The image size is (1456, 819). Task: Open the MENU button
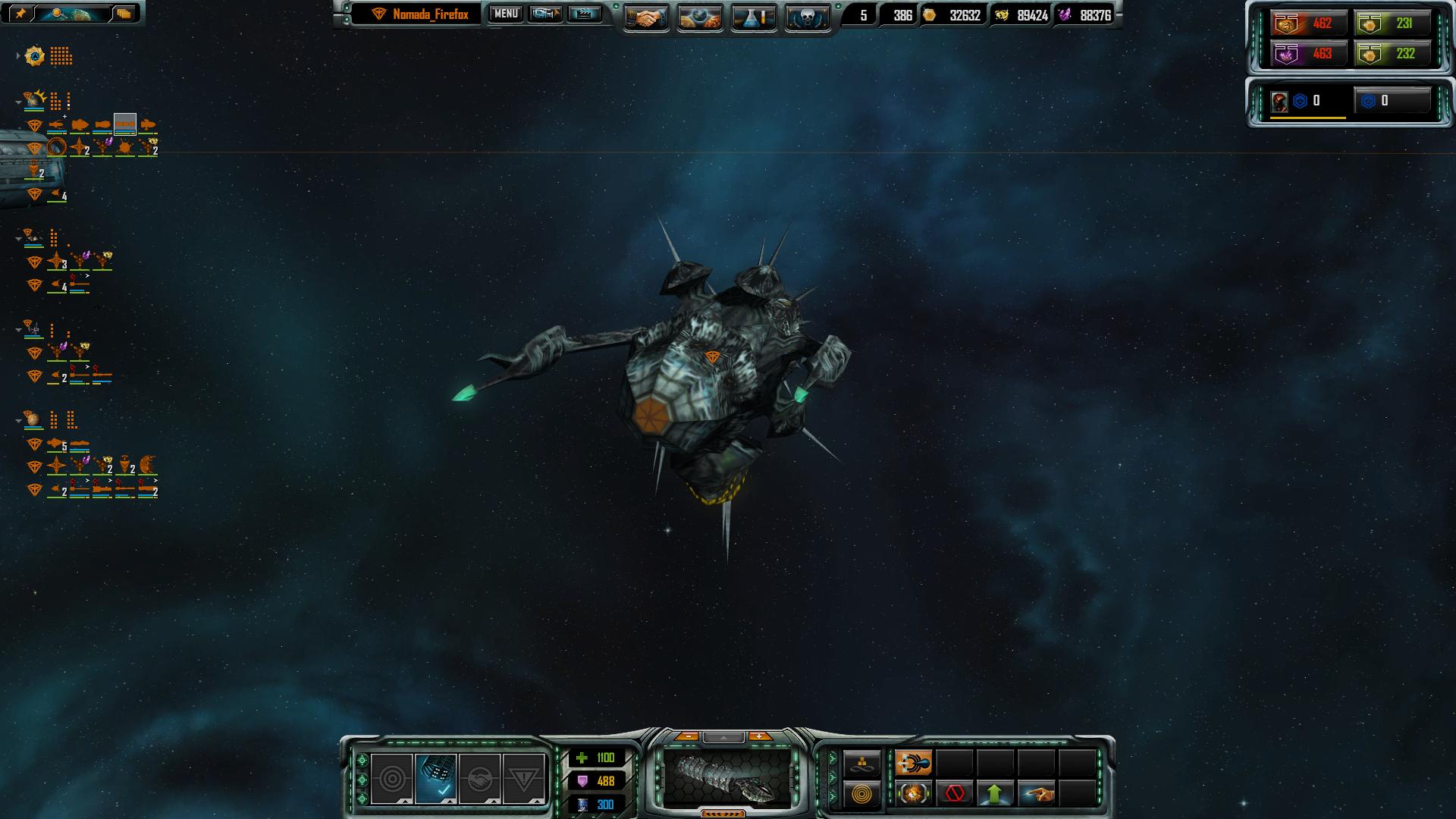(506, 14)
